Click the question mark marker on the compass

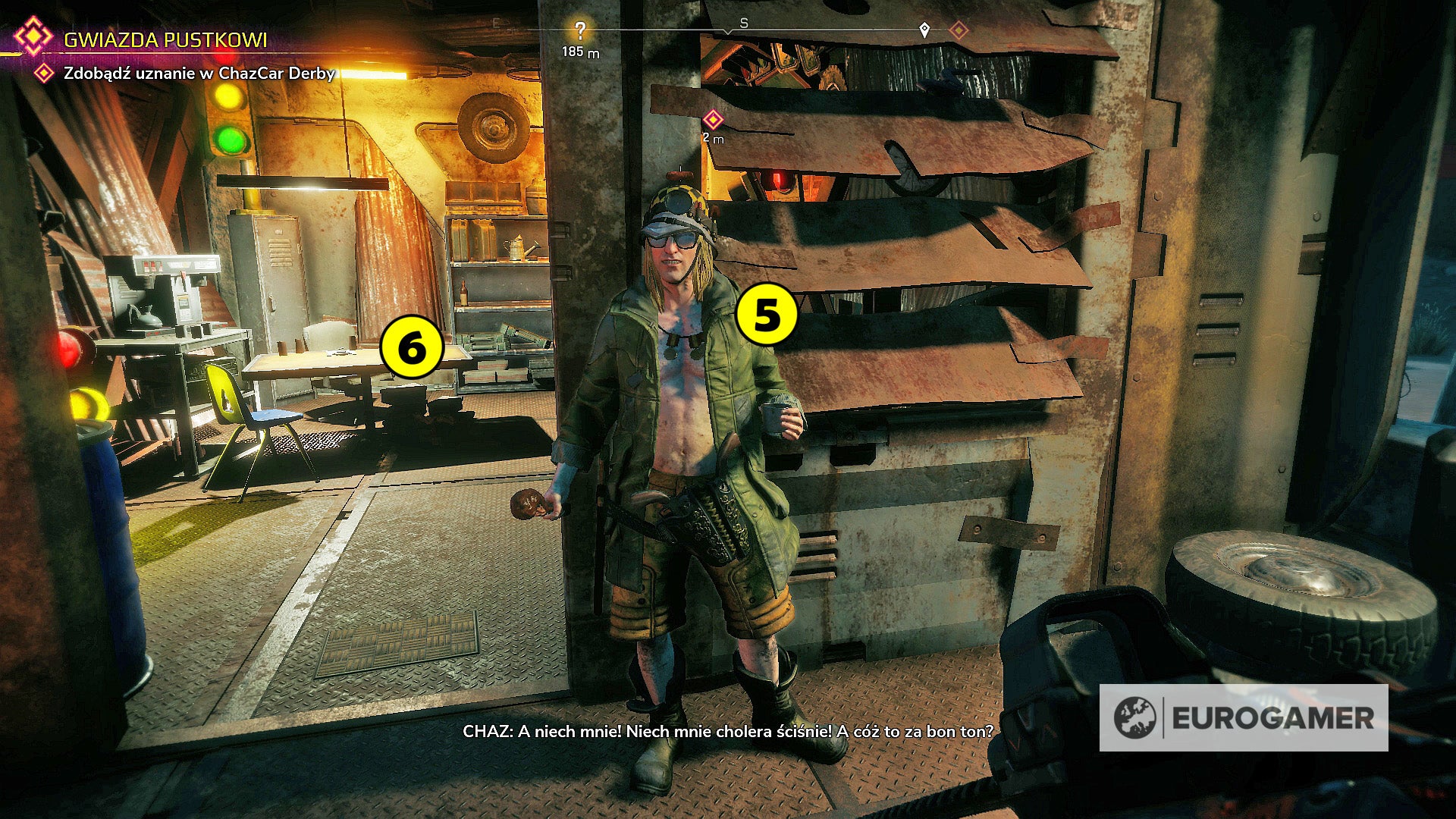click(x=580, y=29)
